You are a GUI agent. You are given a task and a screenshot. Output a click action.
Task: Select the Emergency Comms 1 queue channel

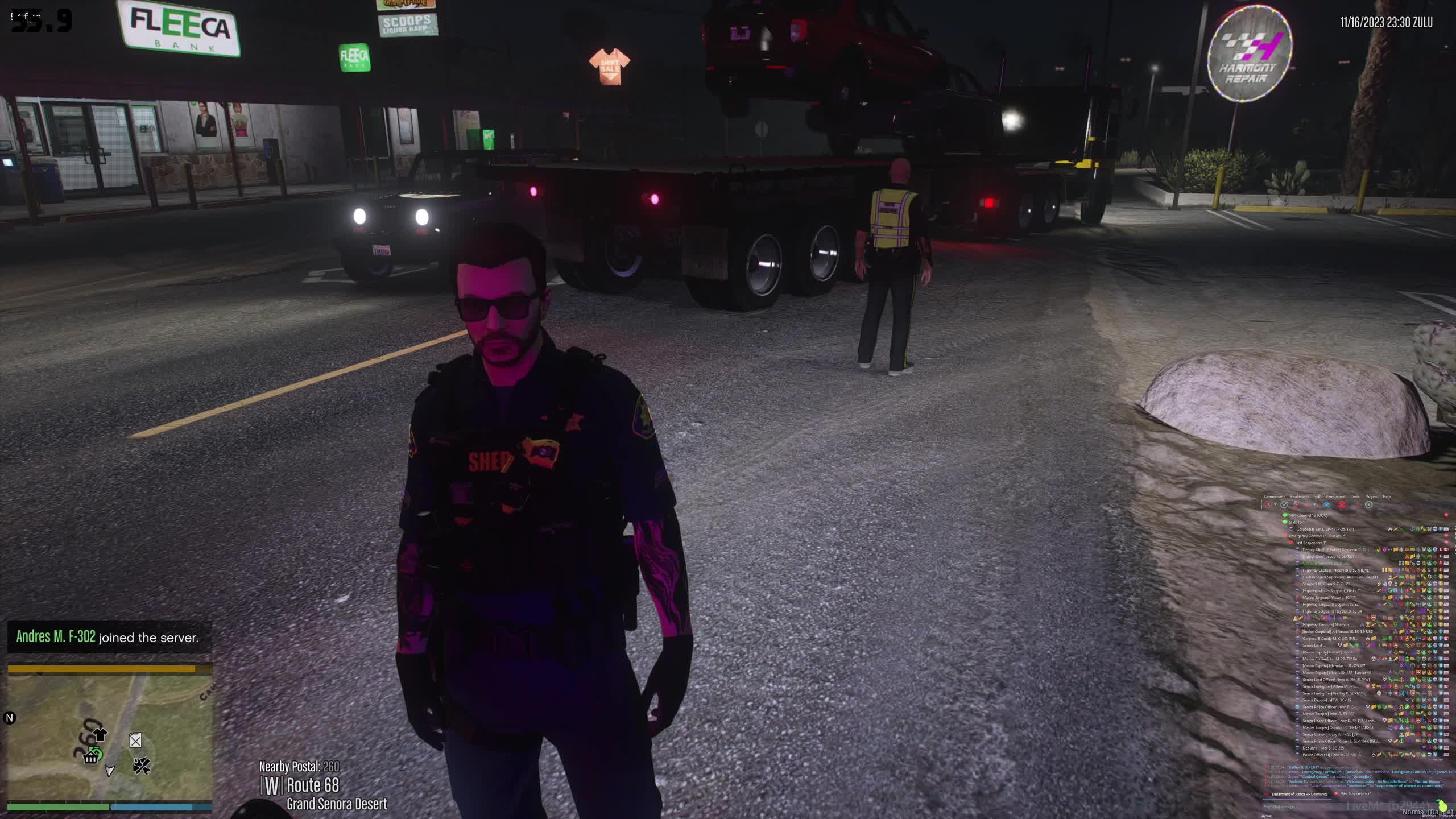pos(1317,536)
